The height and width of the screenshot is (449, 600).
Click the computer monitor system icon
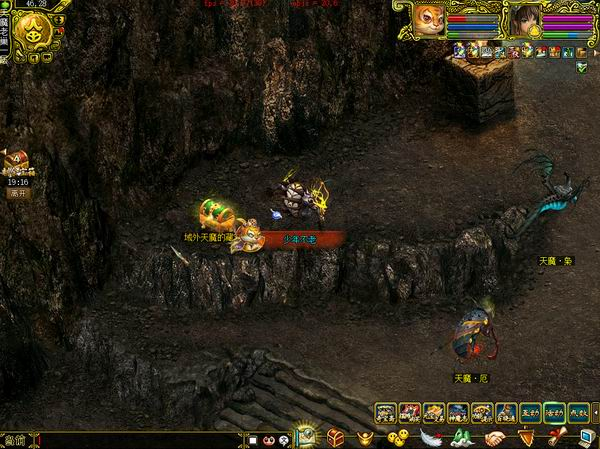586,437
